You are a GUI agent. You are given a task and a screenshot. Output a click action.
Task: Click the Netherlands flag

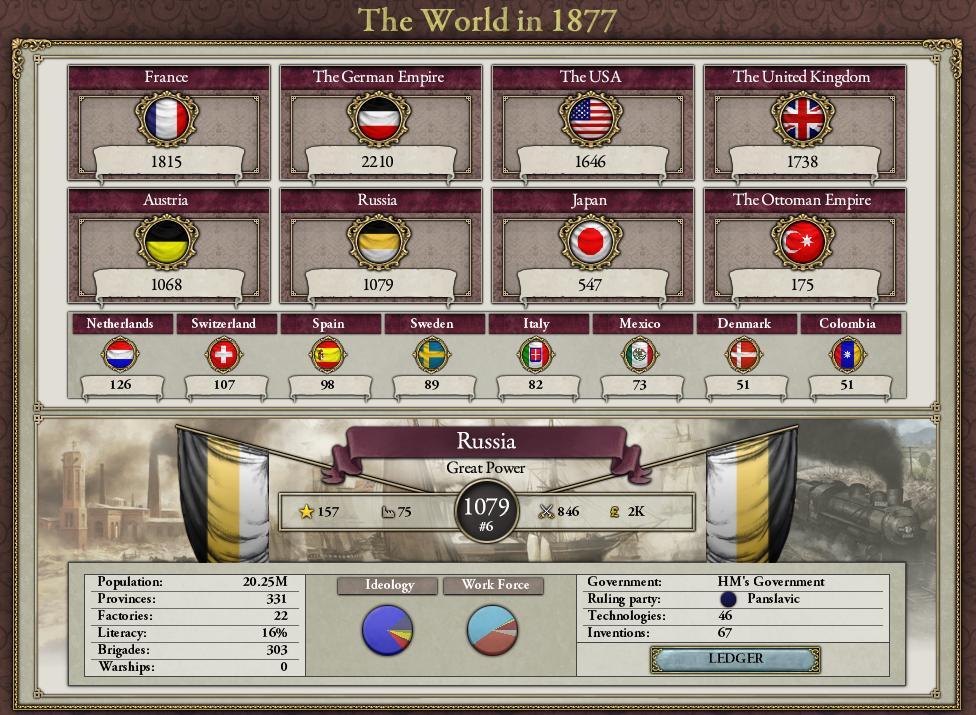coord(120,354)
